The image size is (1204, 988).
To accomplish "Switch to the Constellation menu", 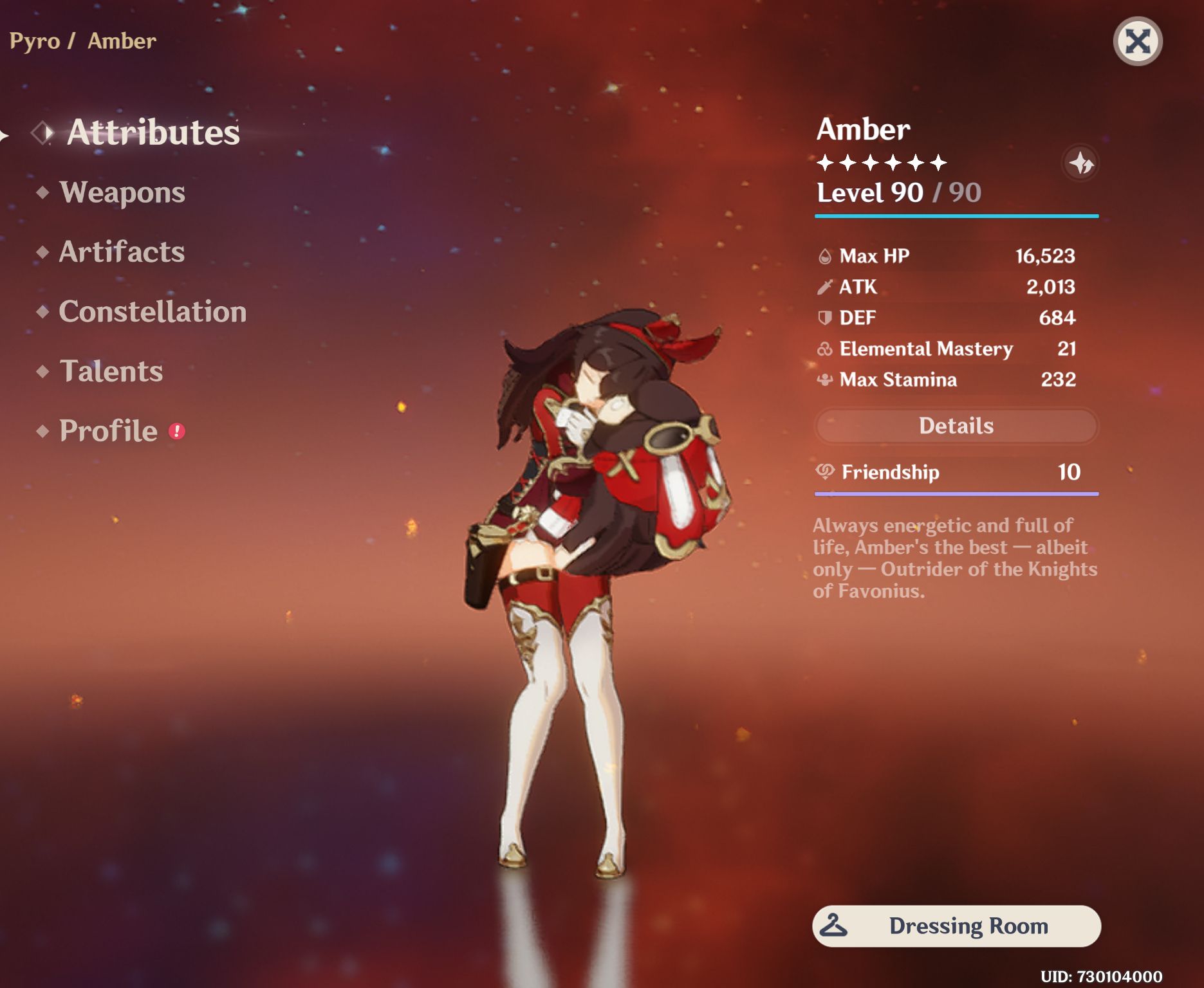I will [x=152, y=312].
